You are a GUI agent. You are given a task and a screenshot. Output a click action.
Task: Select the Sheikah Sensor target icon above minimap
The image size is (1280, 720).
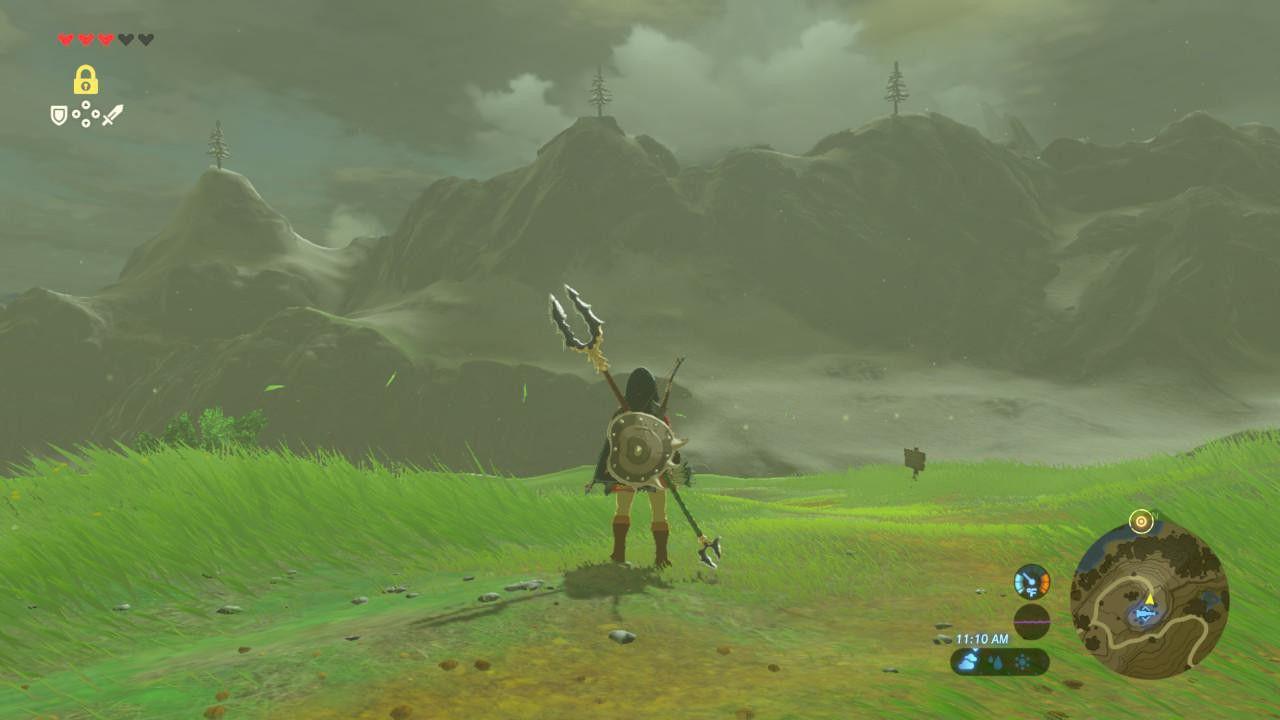pyautogui.click(x=1141, y=521)
